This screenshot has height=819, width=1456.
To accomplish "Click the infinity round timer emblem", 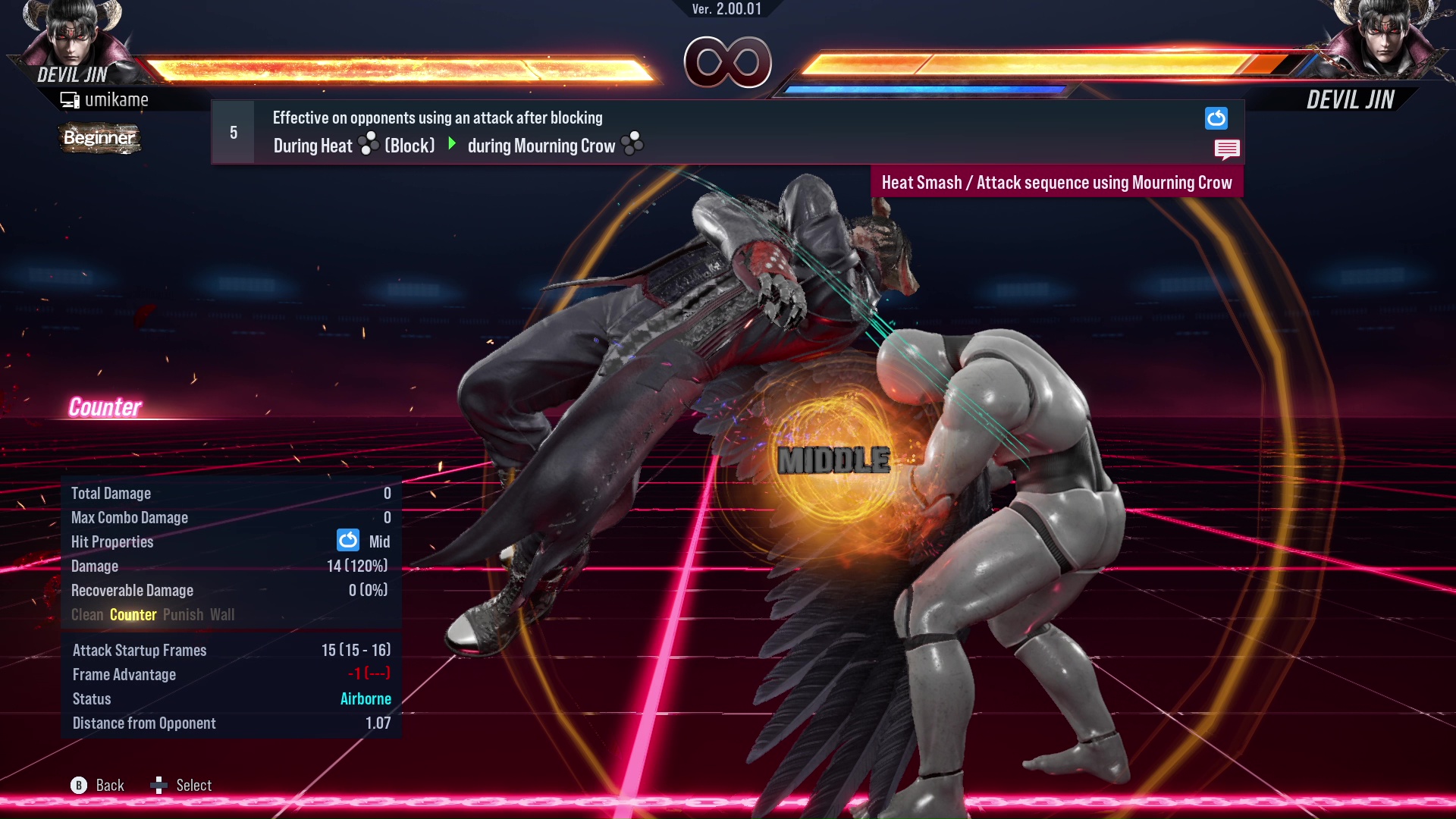I will pyautogui.click(x=729, y=63).
